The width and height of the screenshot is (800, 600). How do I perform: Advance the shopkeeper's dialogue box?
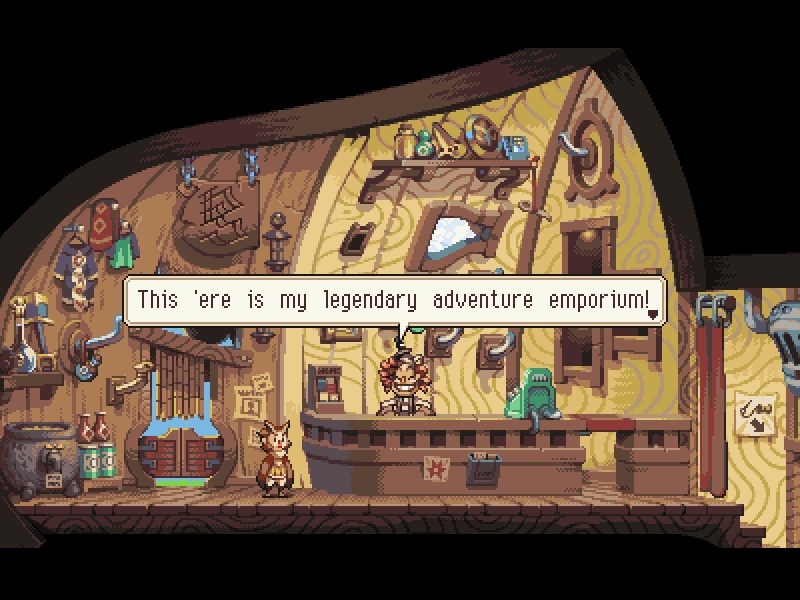[x=390, y=300]
